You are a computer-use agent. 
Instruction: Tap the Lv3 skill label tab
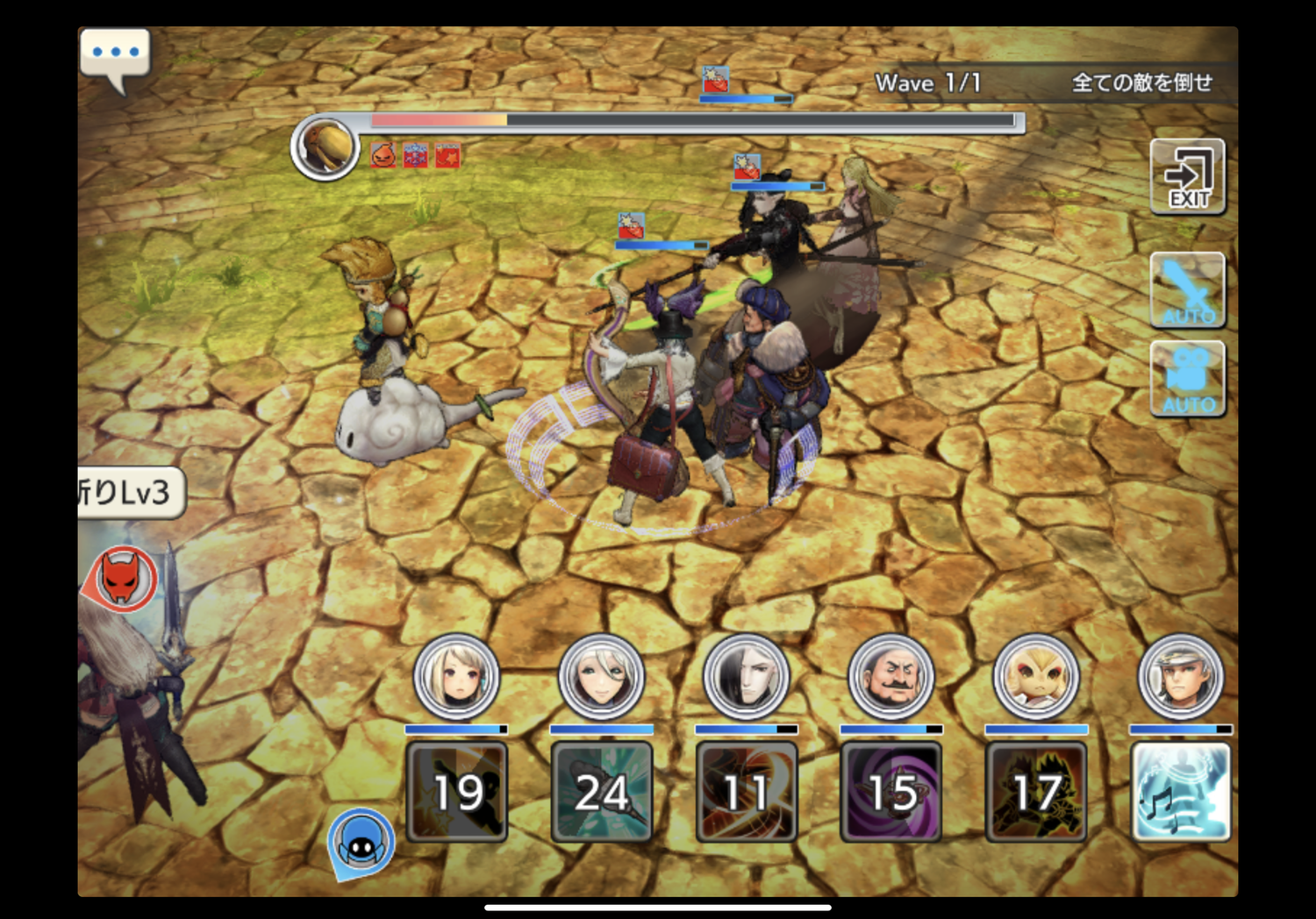coord(130,493)
